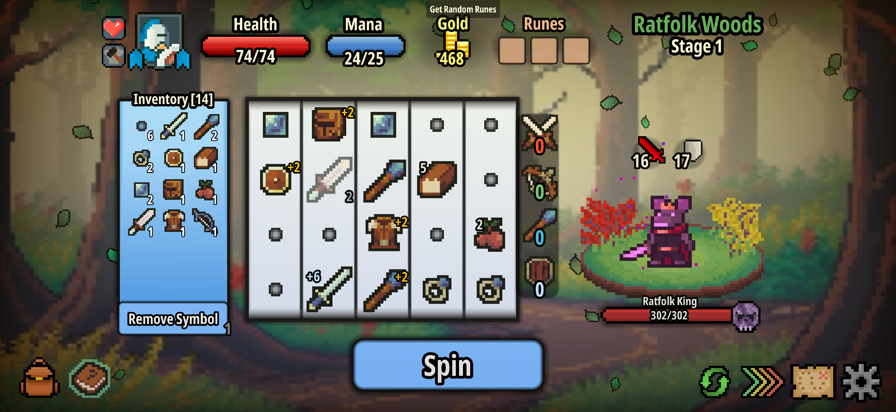Choose the bow in the inventory
This screenshot has height=412, width=896.
[206, 221]
